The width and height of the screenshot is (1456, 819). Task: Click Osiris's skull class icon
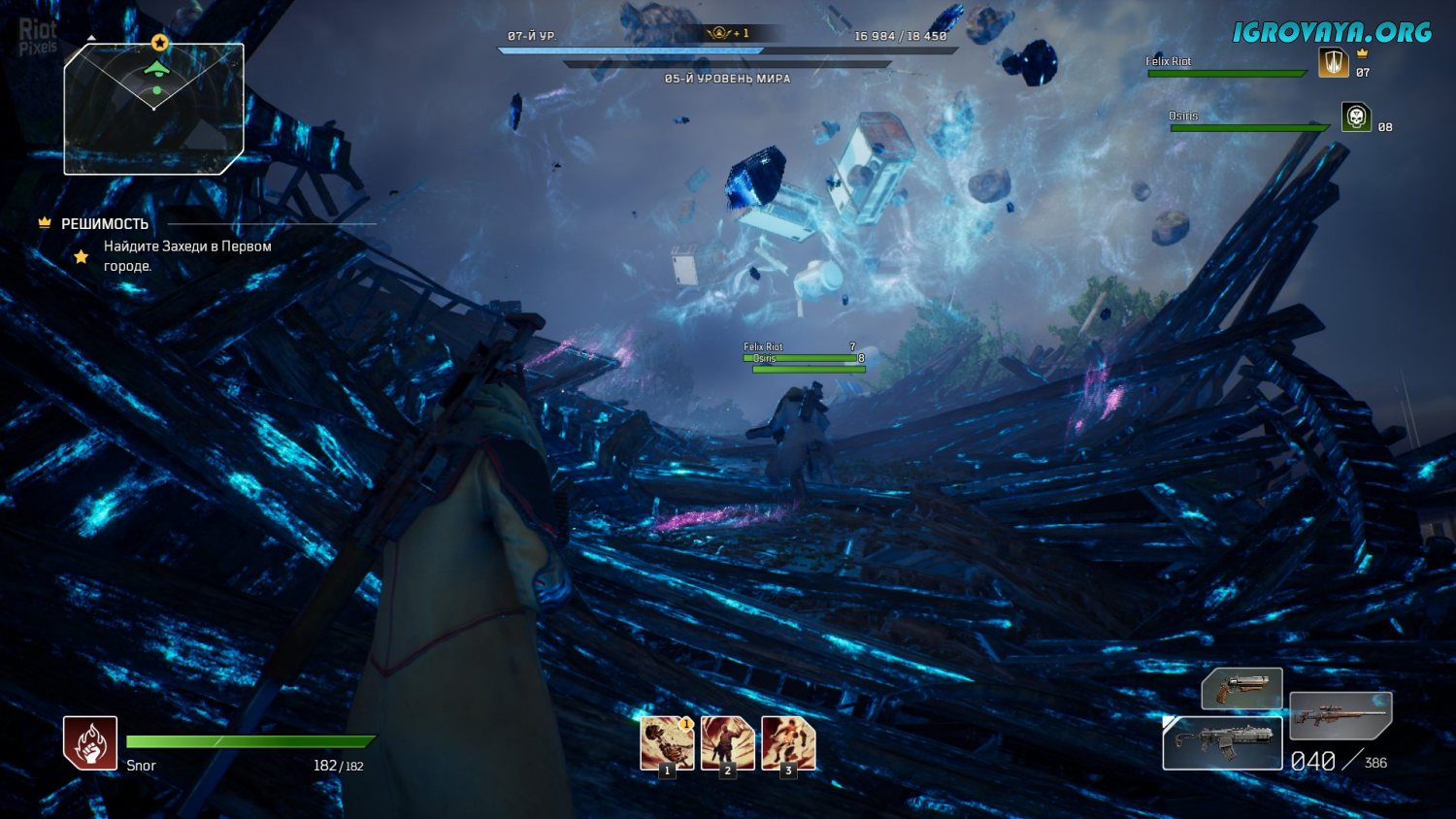[x=1356, y=117]
